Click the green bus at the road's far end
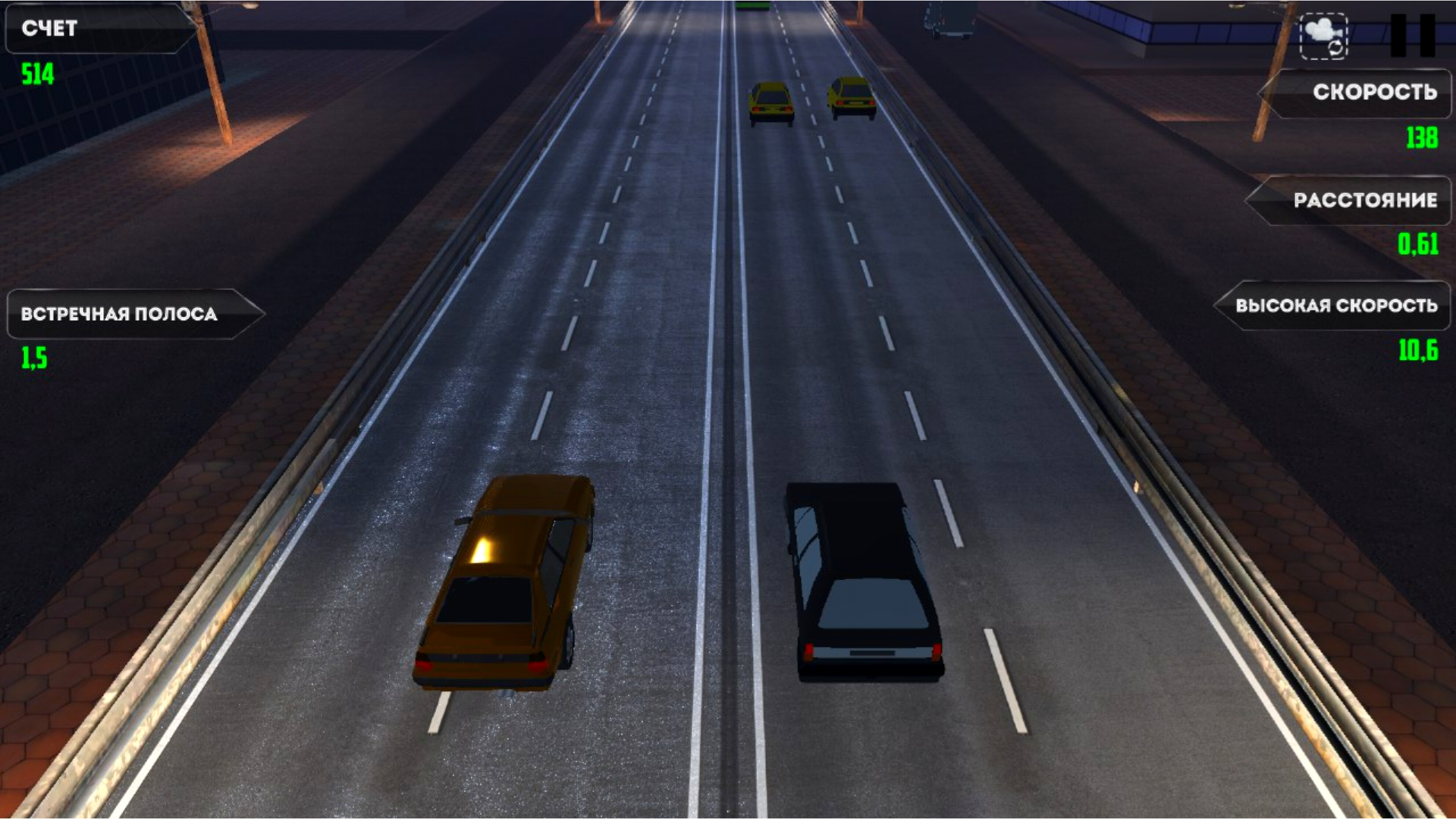 pos(752,6)
